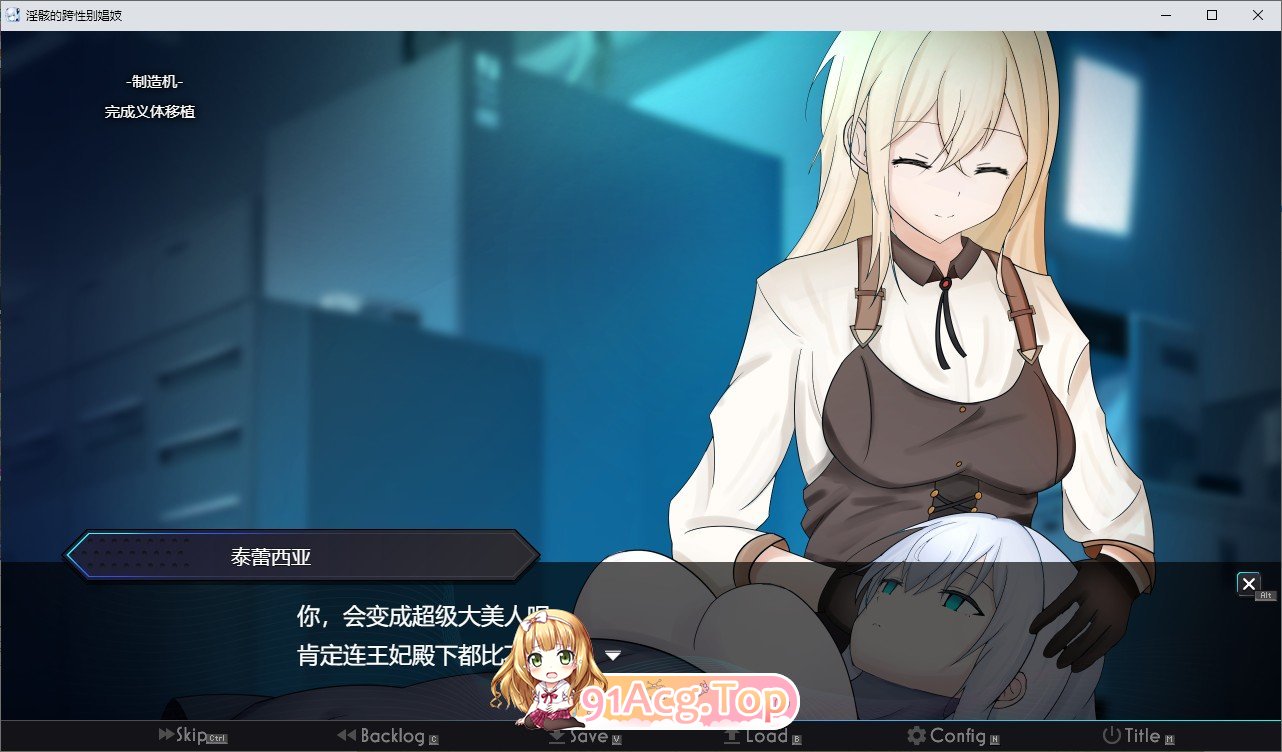This screenshot has width=1282, height=752.
Task: Click the double-arrow Skip icon
Action: [x=164, y=735]
